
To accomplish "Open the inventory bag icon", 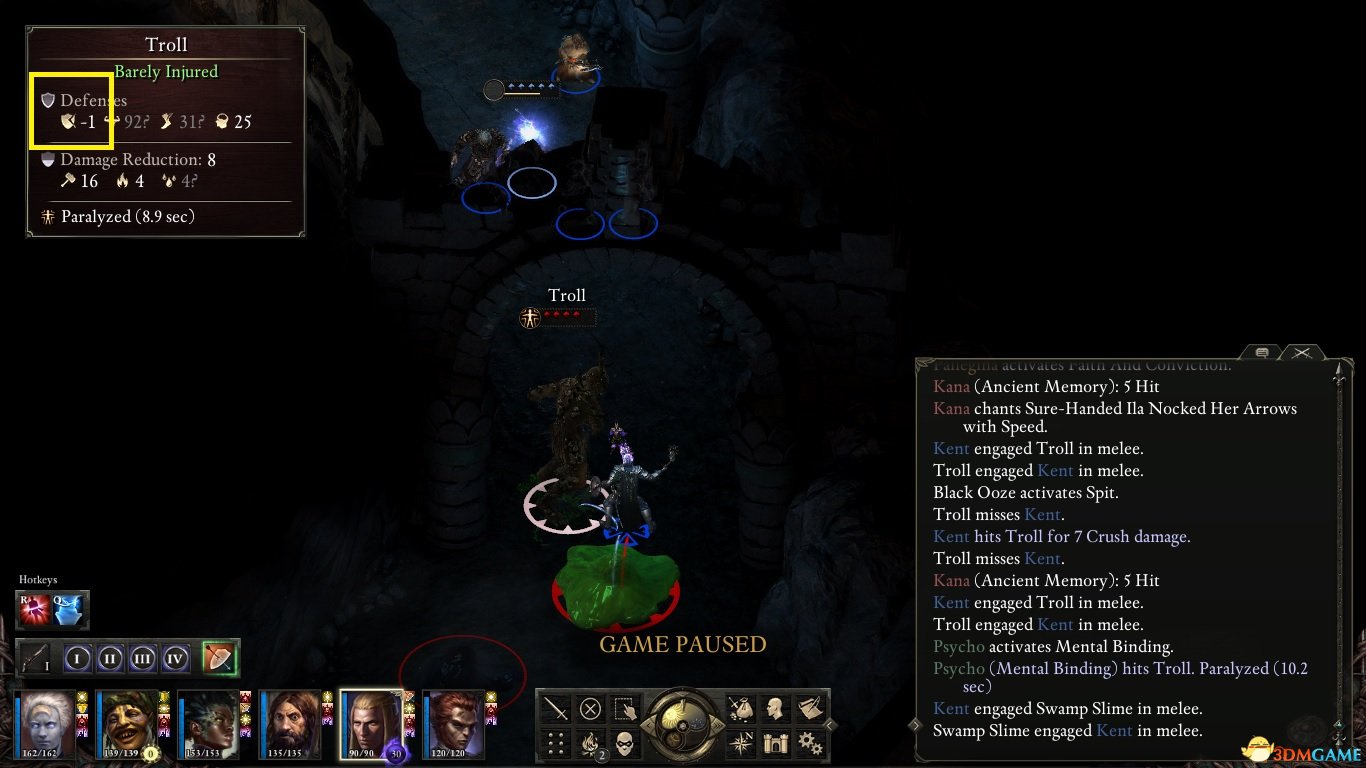I will coord(741,709).
